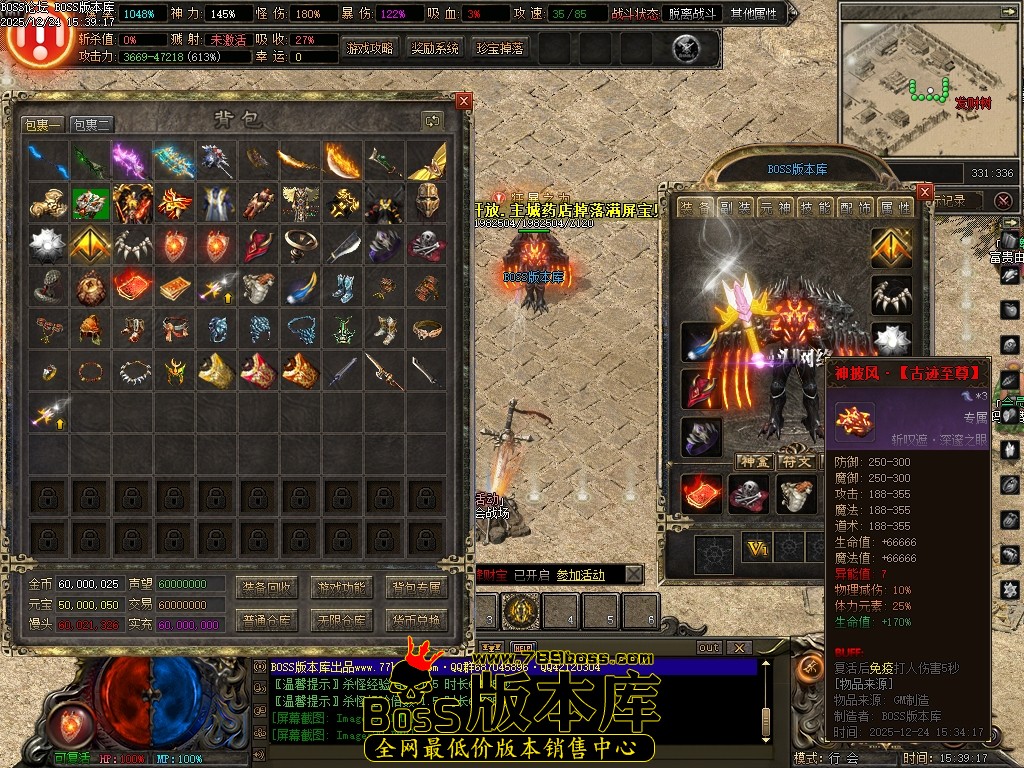Open the 普通仓库 warehouse
Image resolution: width=1024 pixels, height=768 pixels.
266,620
